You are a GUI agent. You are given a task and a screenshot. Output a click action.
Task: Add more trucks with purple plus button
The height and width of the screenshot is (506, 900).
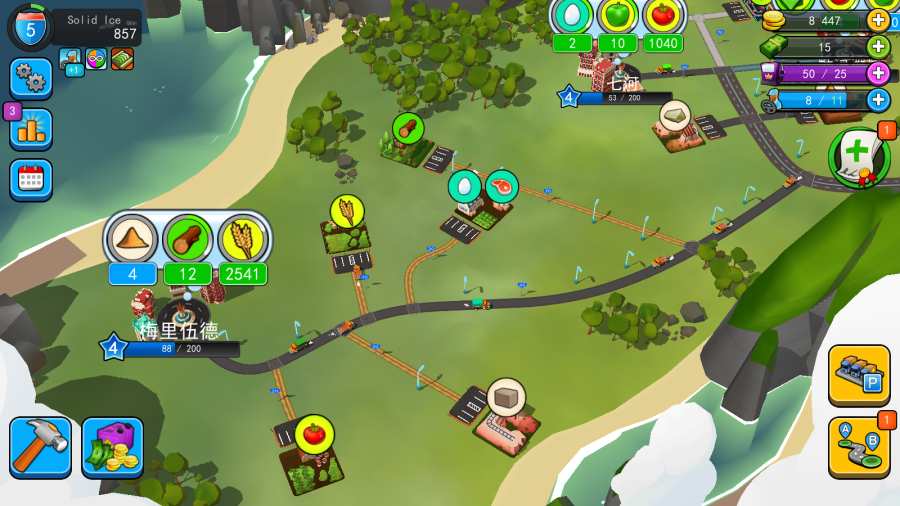pyautogui.click(x=878, y=73)
